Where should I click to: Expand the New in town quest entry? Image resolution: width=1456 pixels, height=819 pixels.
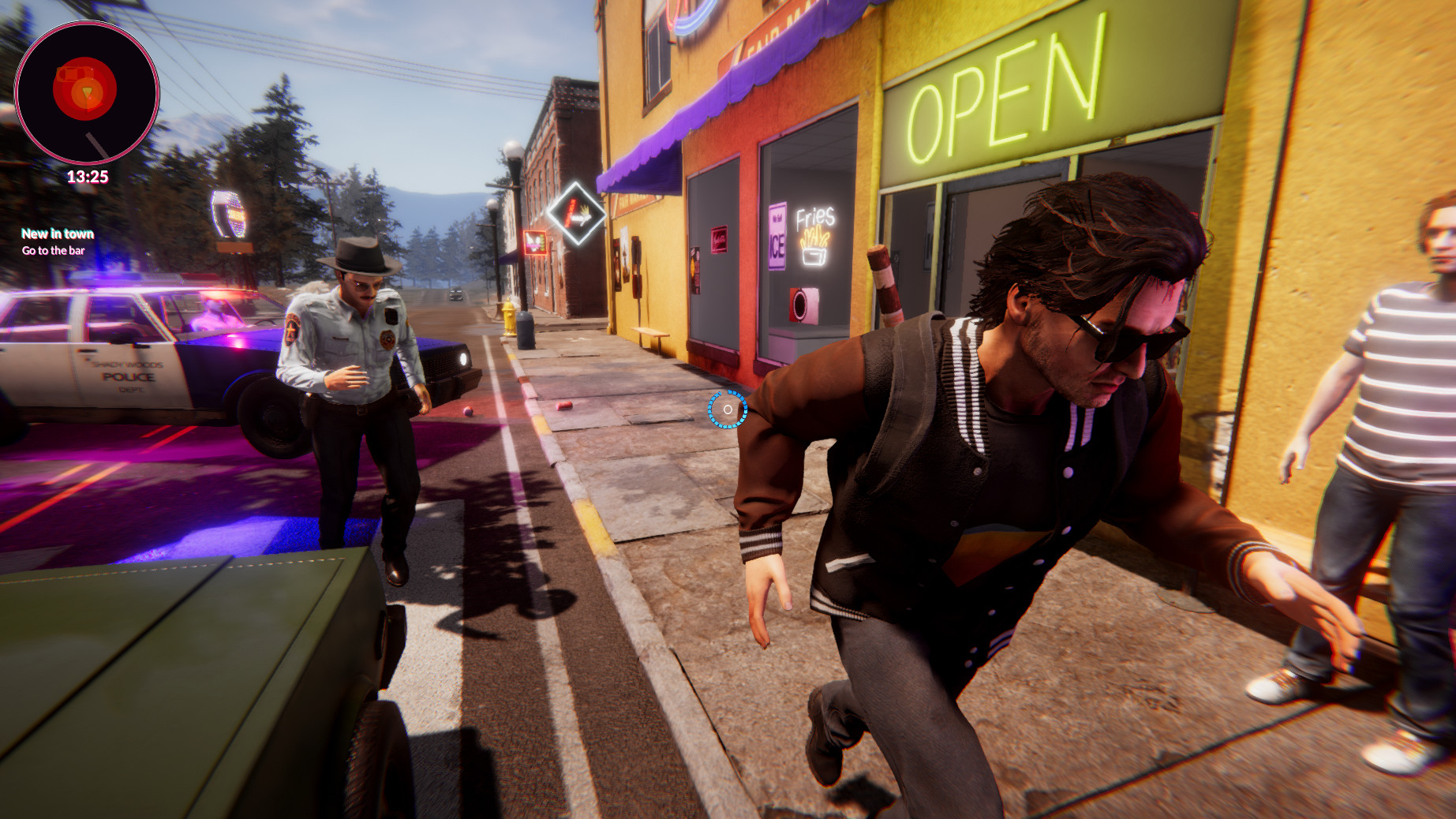57,234
